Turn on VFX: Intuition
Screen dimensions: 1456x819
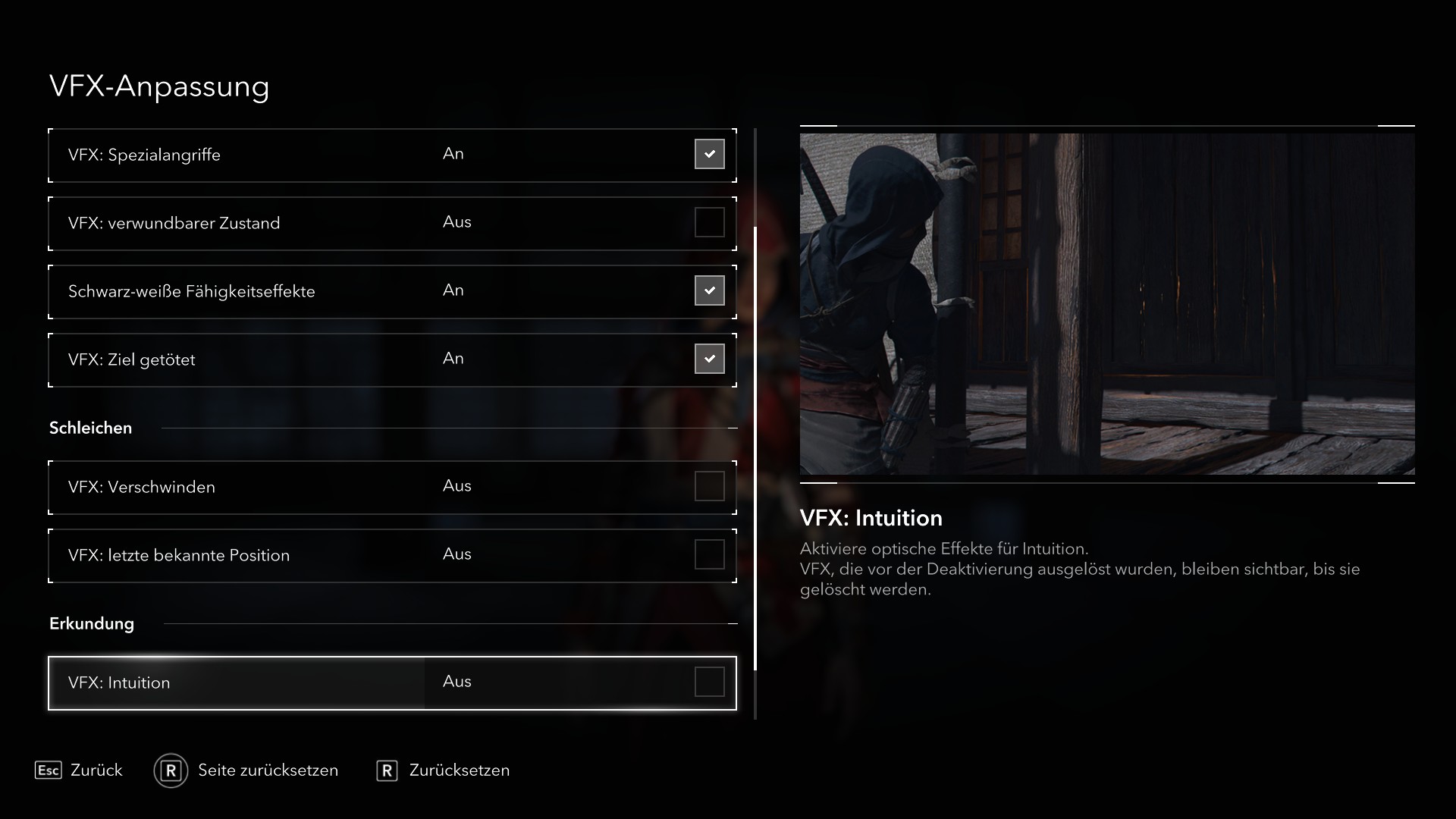tap(709, 682)
